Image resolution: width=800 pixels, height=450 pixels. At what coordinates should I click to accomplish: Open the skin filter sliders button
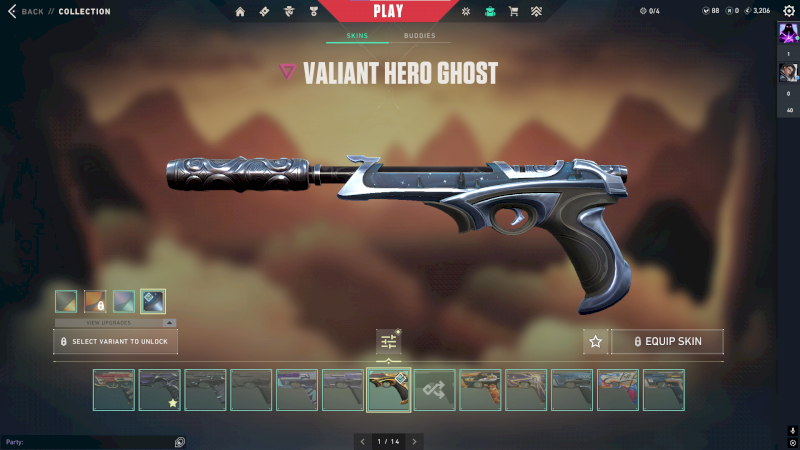(389, 342)
